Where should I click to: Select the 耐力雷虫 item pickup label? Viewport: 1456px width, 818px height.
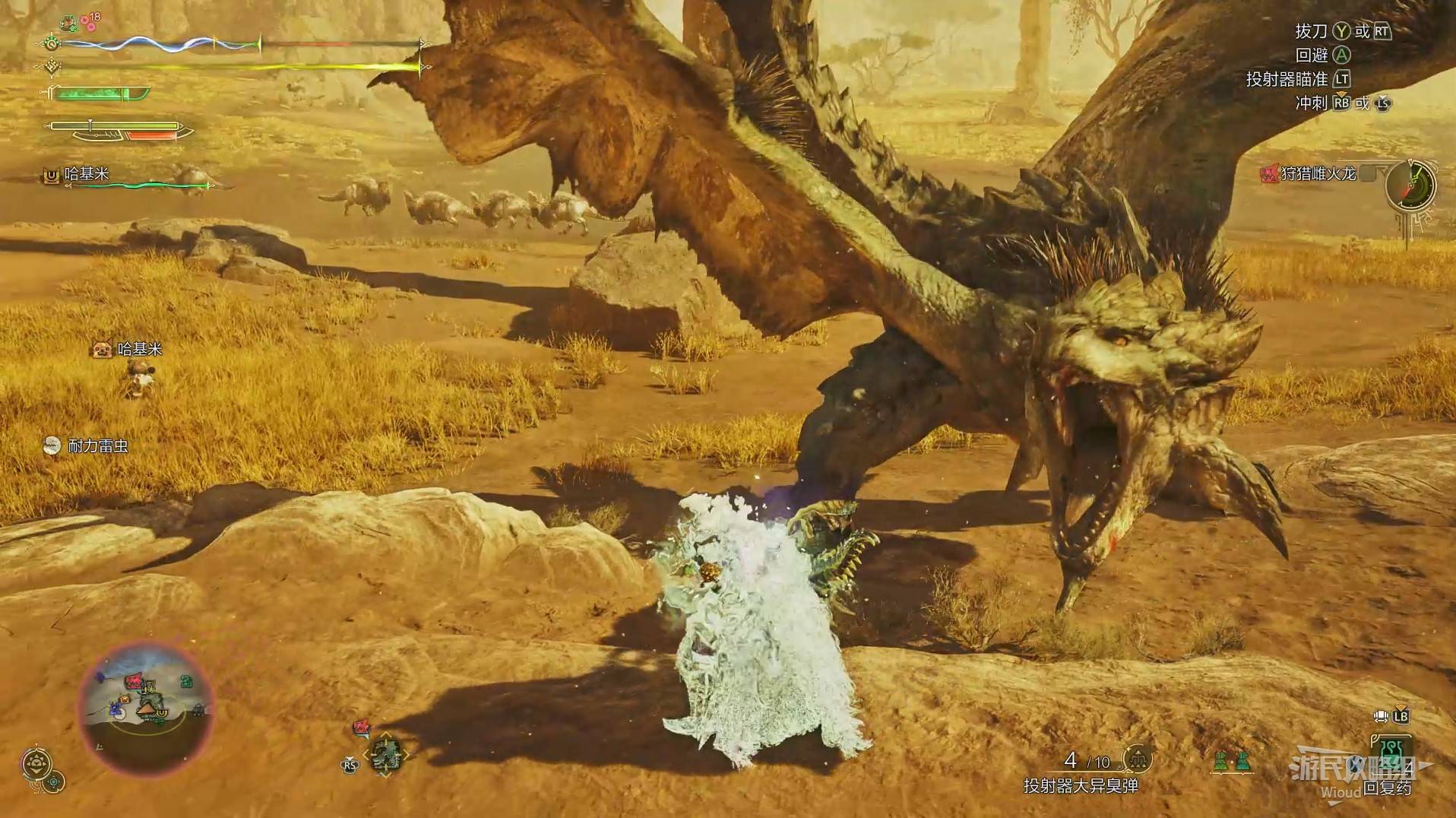pyautogui.click(x=87, y=446)
